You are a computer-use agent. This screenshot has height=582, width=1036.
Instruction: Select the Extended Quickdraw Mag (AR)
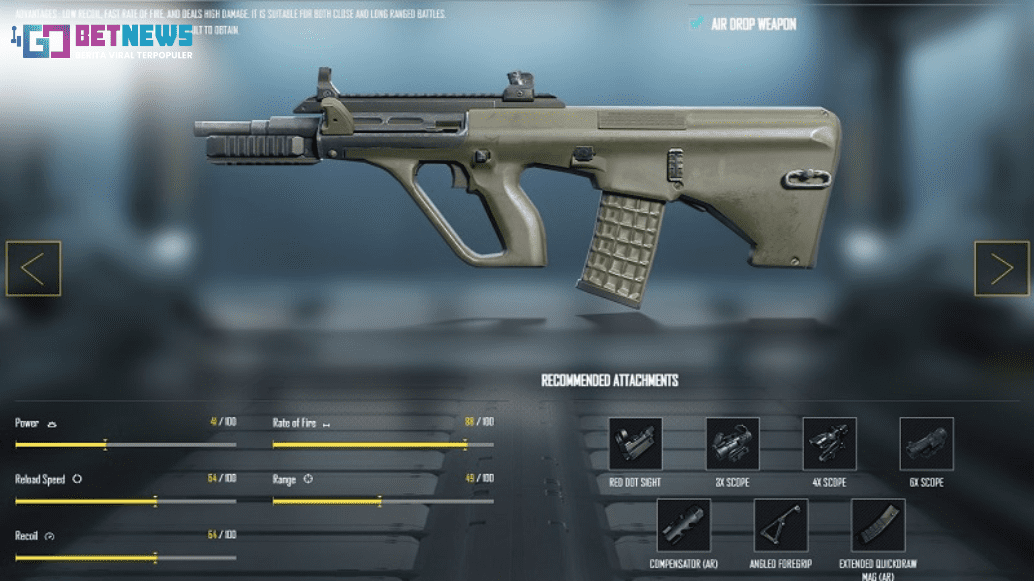click(x=877, y=526)
